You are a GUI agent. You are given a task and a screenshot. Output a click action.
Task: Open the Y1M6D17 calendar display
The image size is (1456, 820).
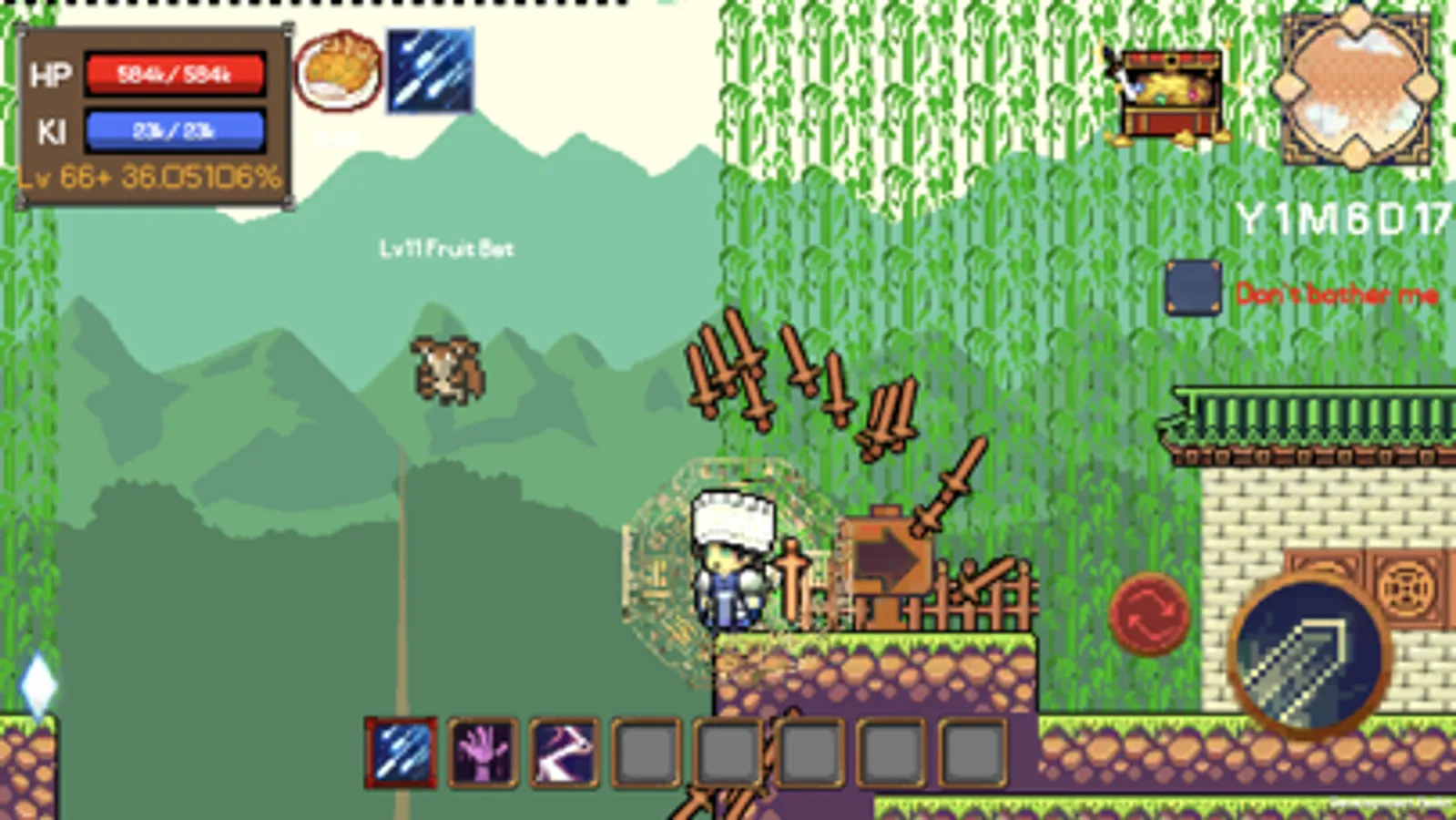coord(1339,219)
